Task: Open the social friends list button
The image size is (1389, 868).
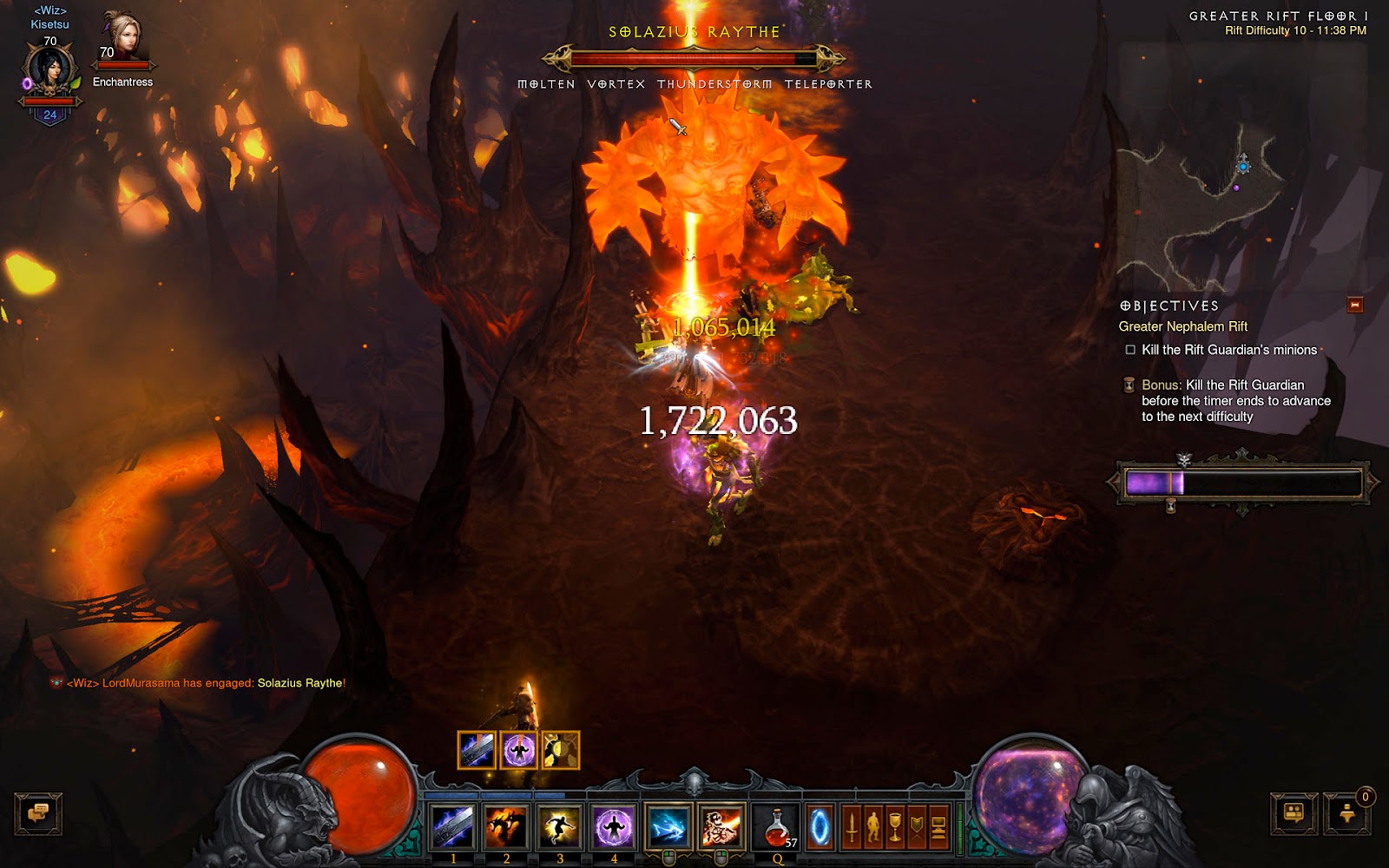Action: pyautogui.click(x=1294, y=814)
